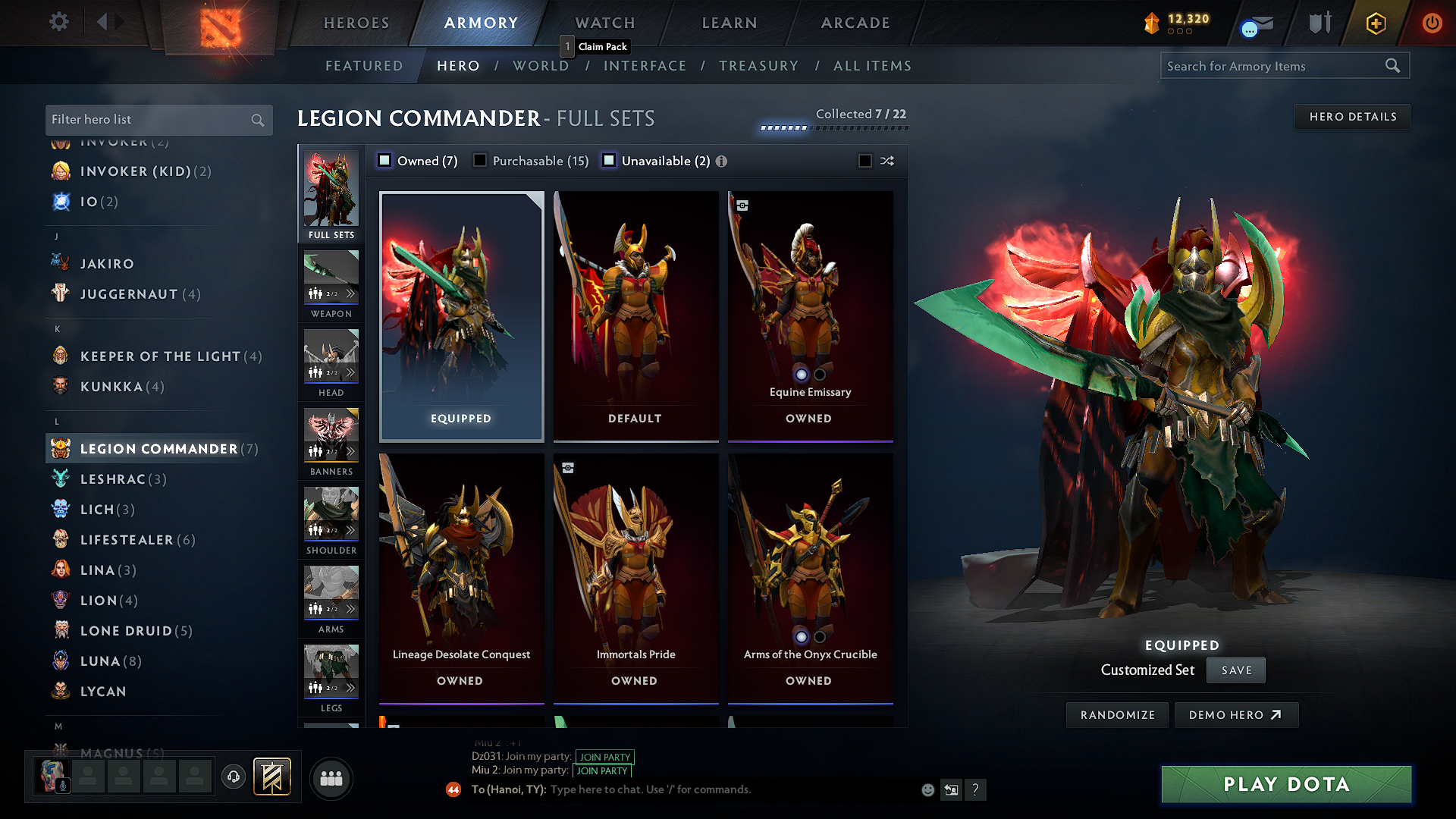Select Juggernaut in the hero list
This screenshot has height=819, width=1456.
129,294
